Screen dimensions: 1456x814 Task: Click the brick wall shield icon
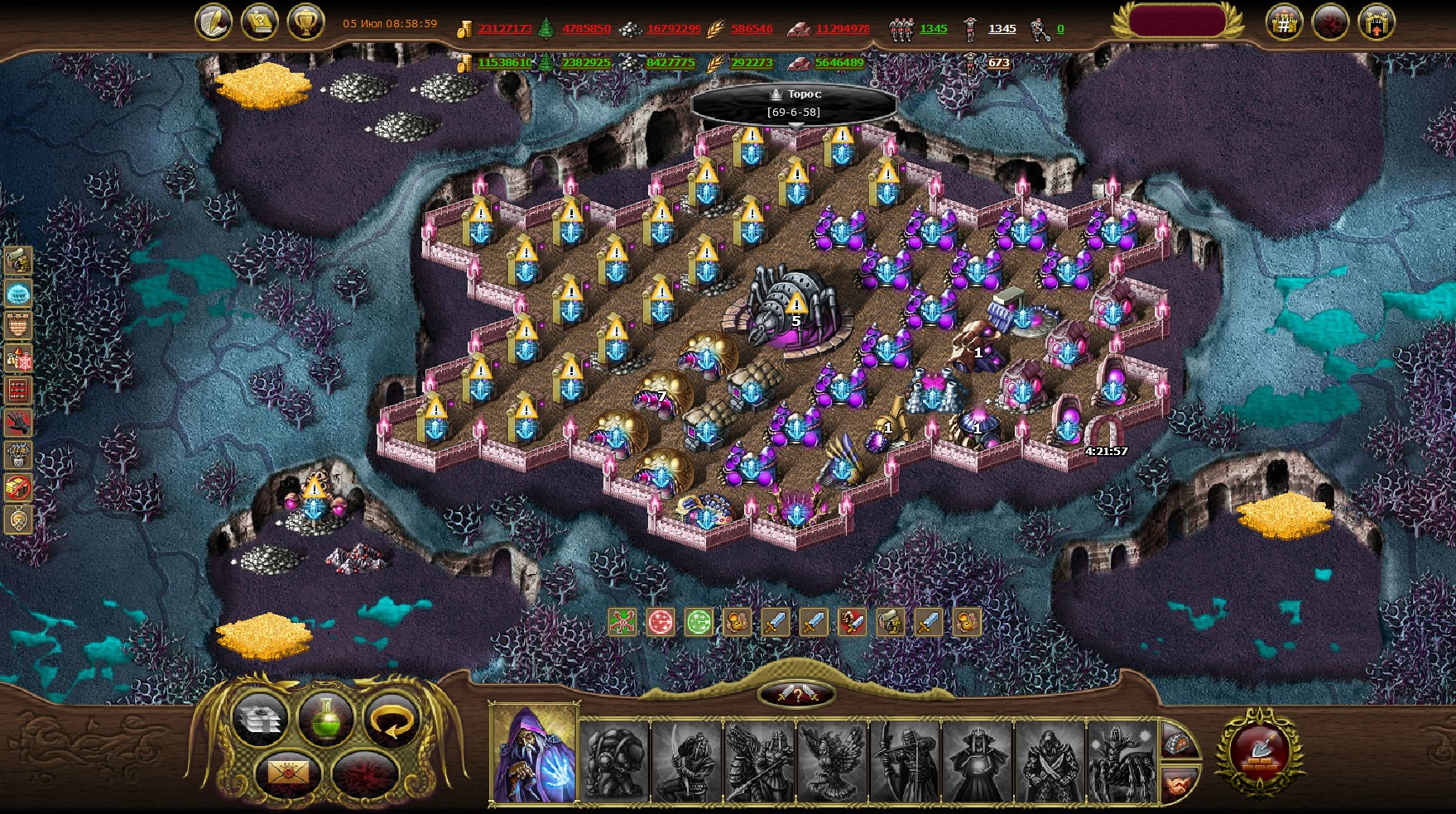(18, 325)
